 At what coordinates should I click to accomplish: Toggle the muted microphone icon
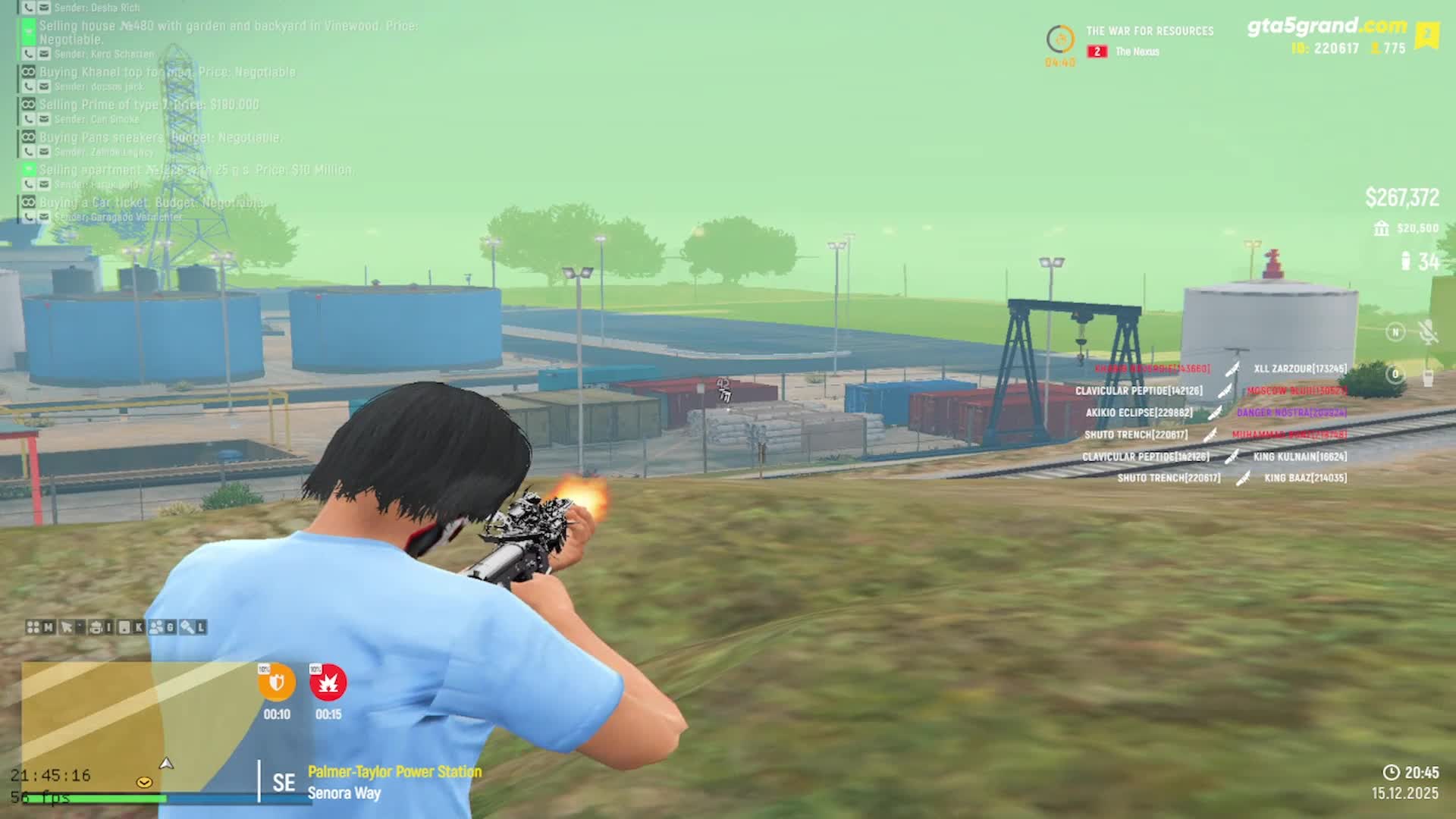[1428, 332]
